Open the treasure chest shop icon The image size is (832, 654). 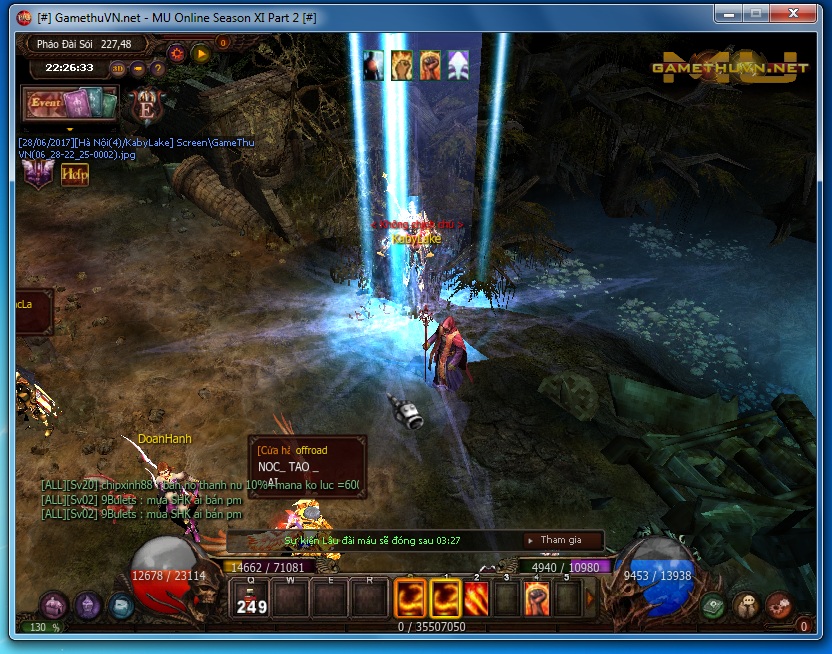coord(54,605)
